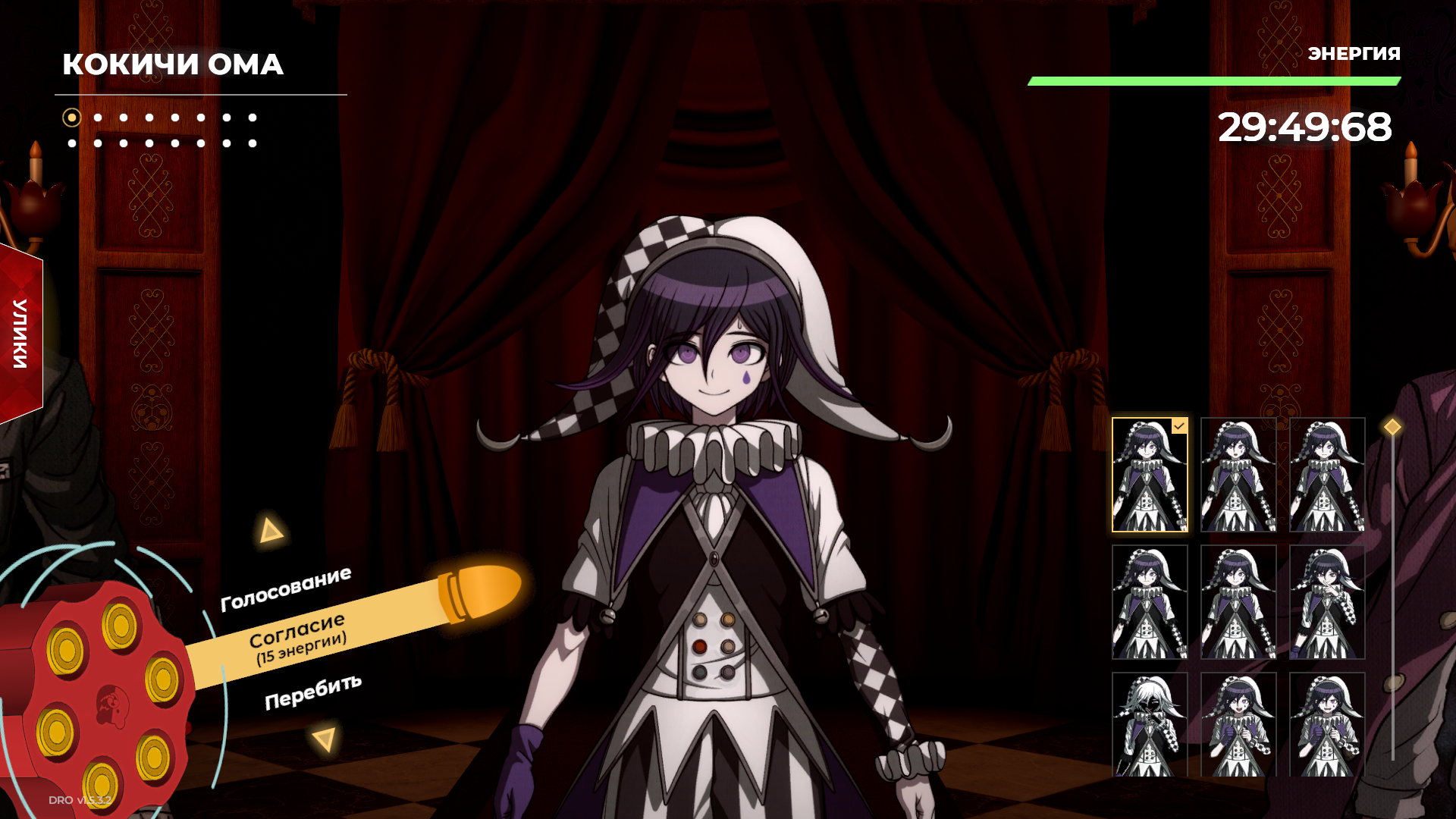The width and height of the screenshot is (1456, 819).
Task: Click the red revolver cylinder
Action: 99,698
